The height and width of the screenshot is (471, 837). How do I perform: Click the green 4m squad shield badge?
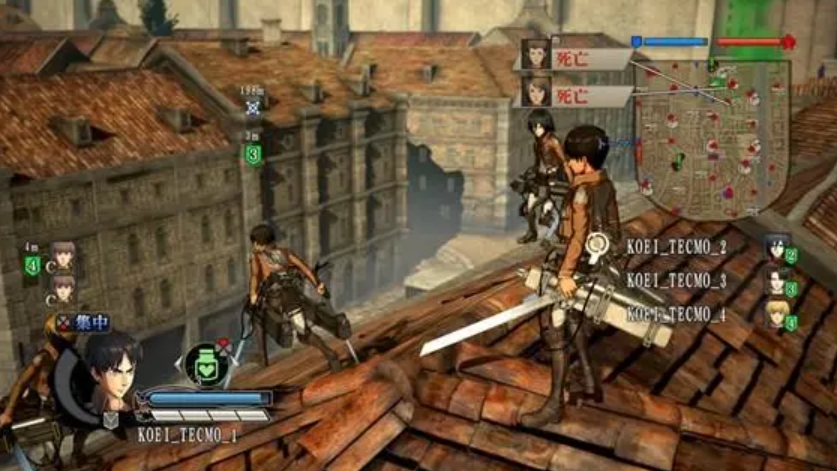32,265
